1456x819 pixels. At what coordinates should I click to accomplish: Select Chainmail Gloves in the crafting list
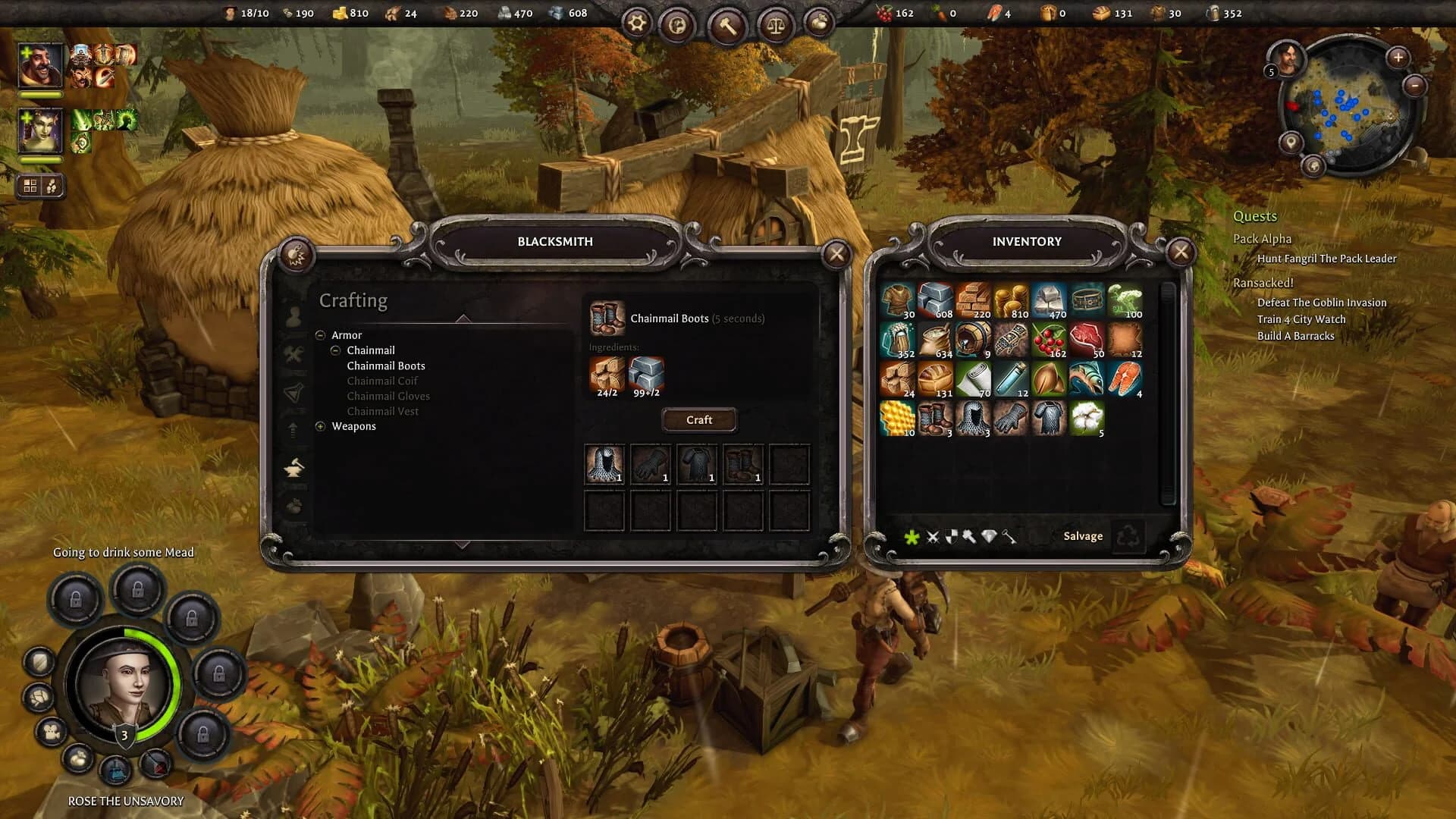tap(388, 396)
